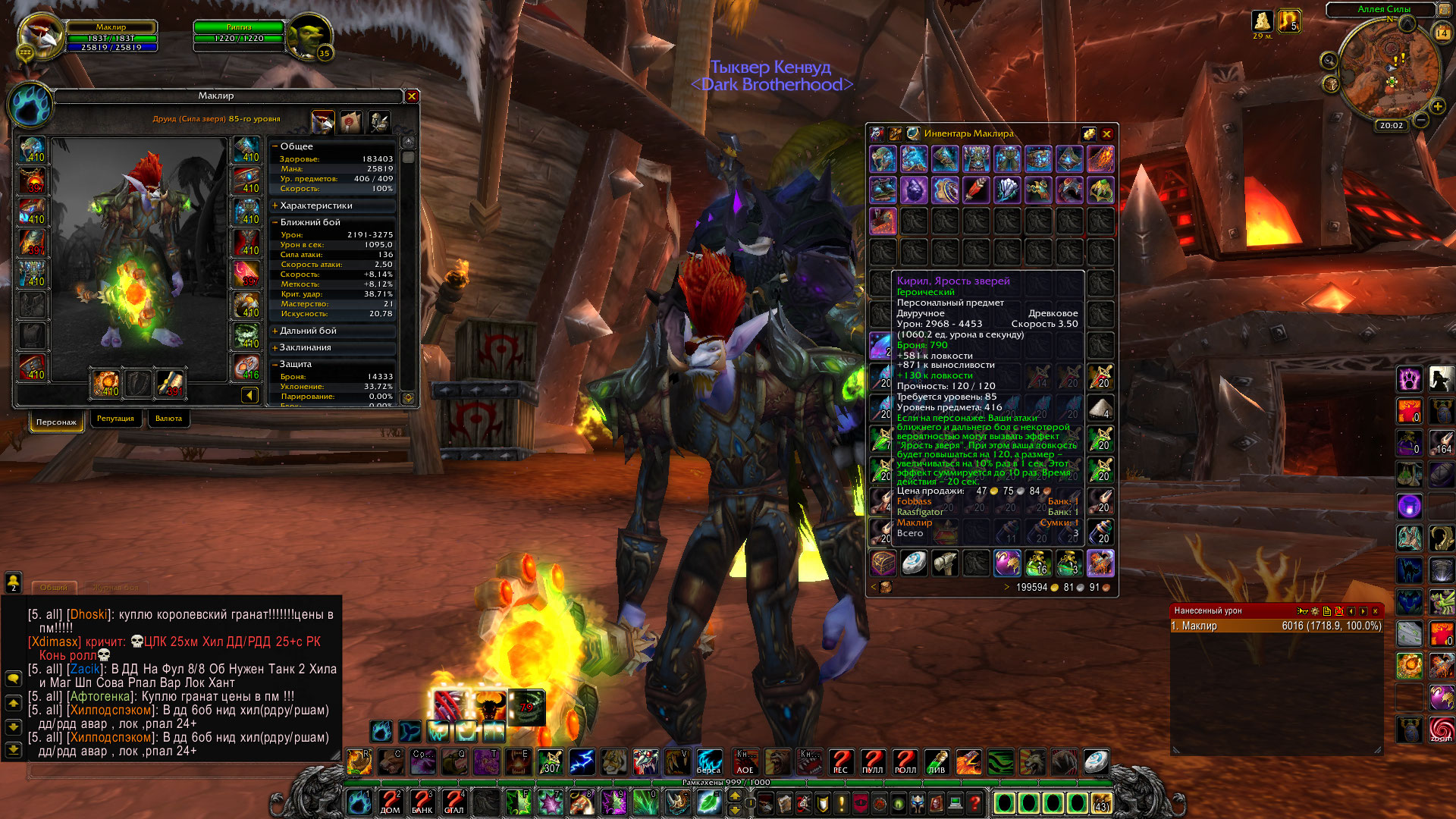Trigger the РОЛЛ macro
The width and height of the screenshot is (1456, 819).
[x=905, y=761]
